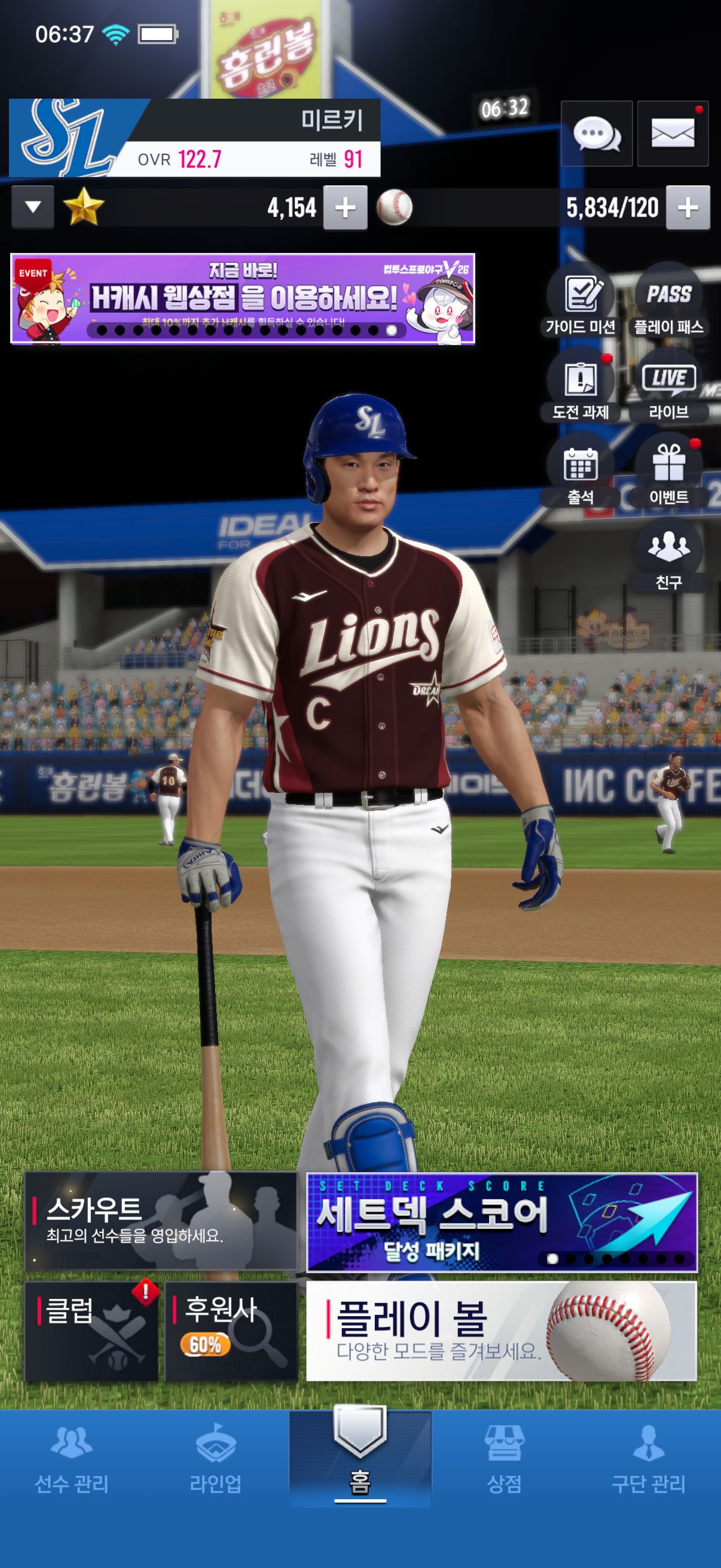The height and width of the screenshot is (1568, 721).
Task: Open the chat speech bubble icon
Action: click(596, 133)
